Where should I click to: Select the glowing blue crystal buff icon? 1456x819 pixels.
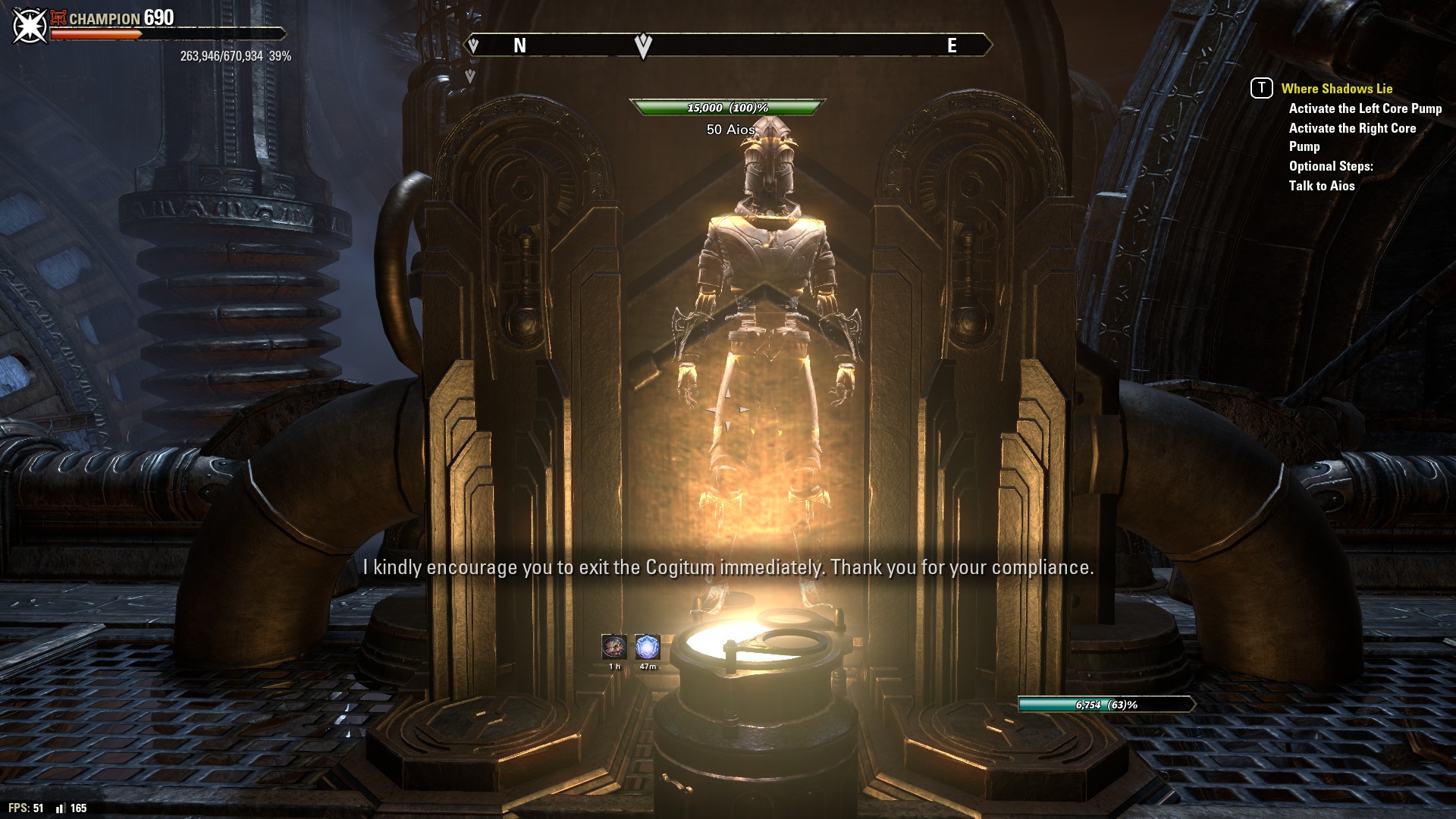tap(647, 647)
